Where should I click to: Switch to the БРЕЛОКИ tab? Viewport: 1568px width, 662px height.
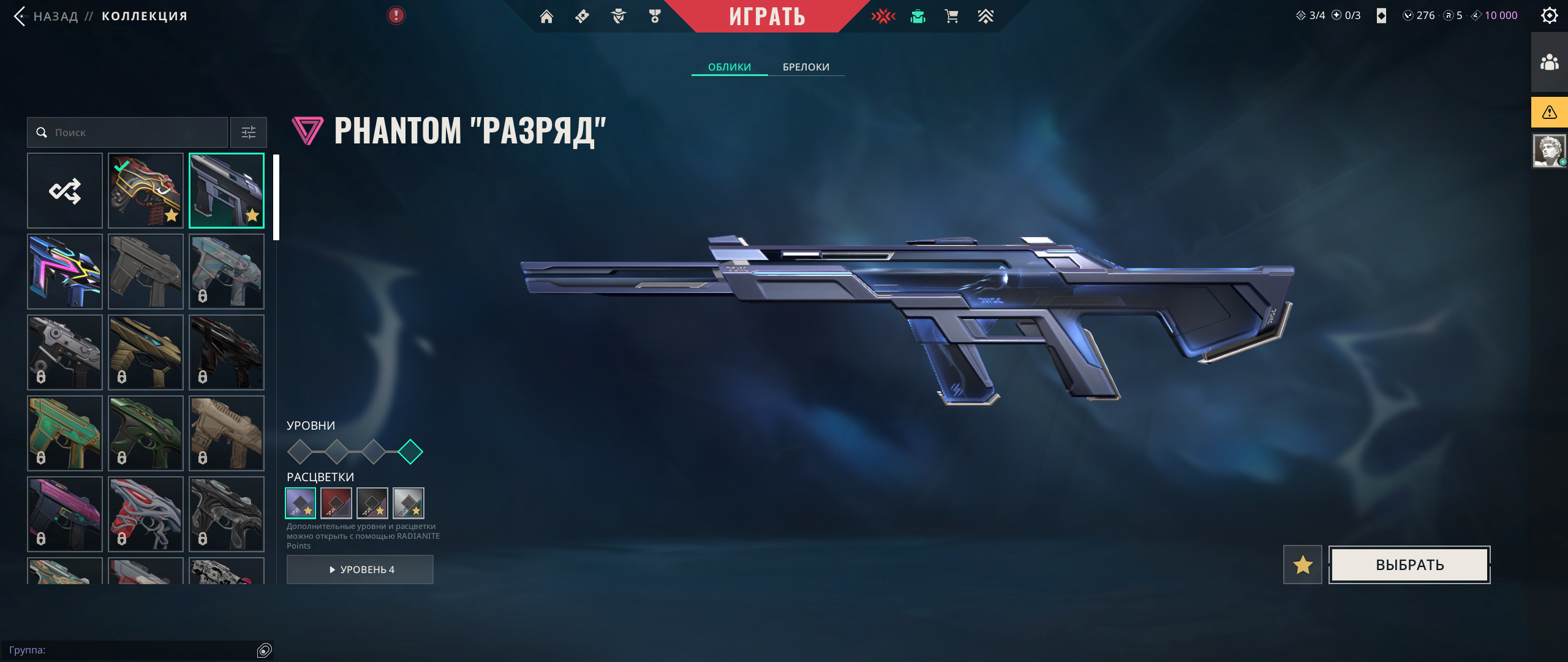[x=805, y=67]
